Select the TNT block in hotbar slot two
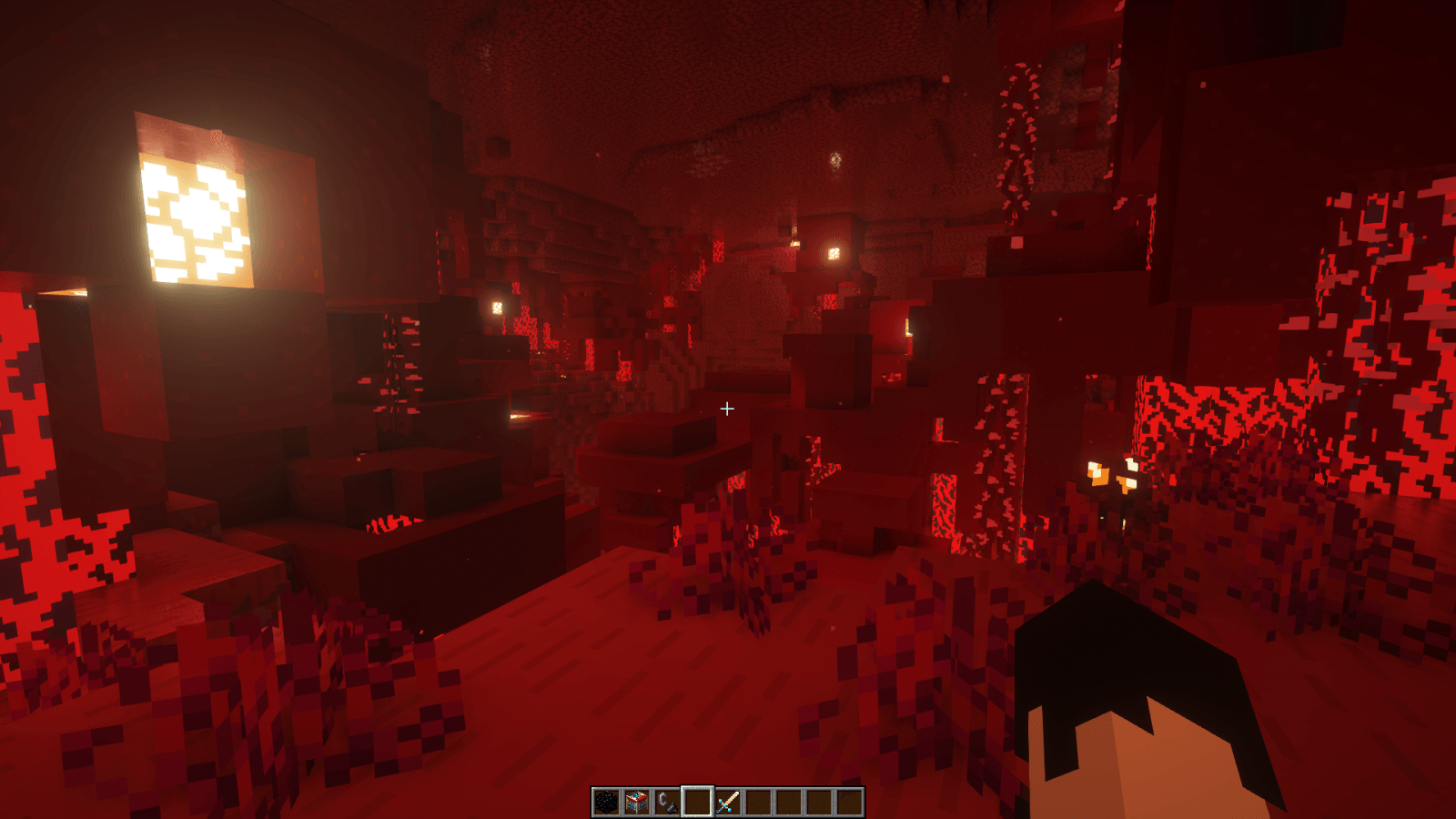This screenshot has width=1456, height=819. tap(637, 801)
